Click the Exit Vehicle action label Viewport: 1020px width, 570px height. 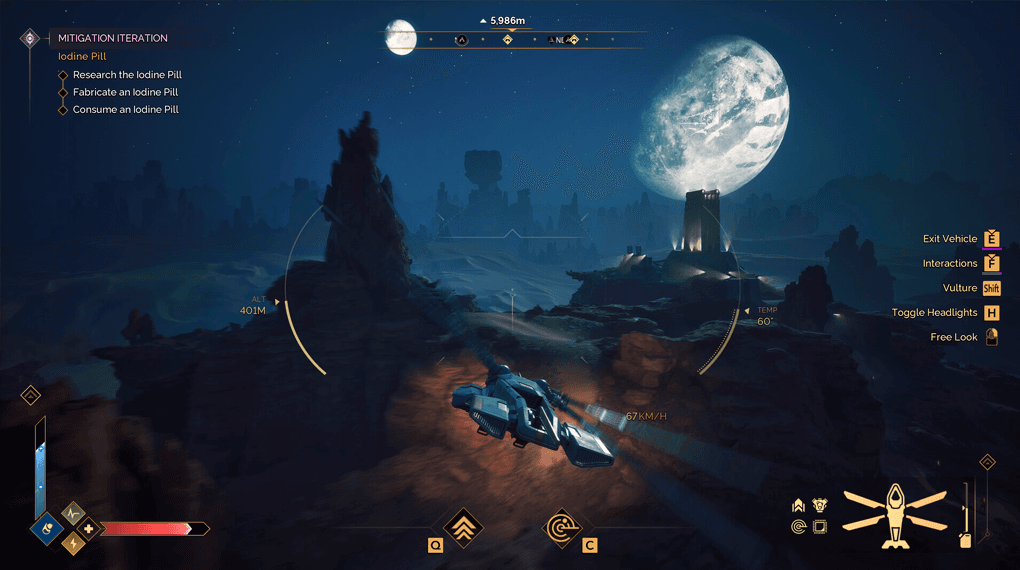pyautogui.click(x=949, y=239)
